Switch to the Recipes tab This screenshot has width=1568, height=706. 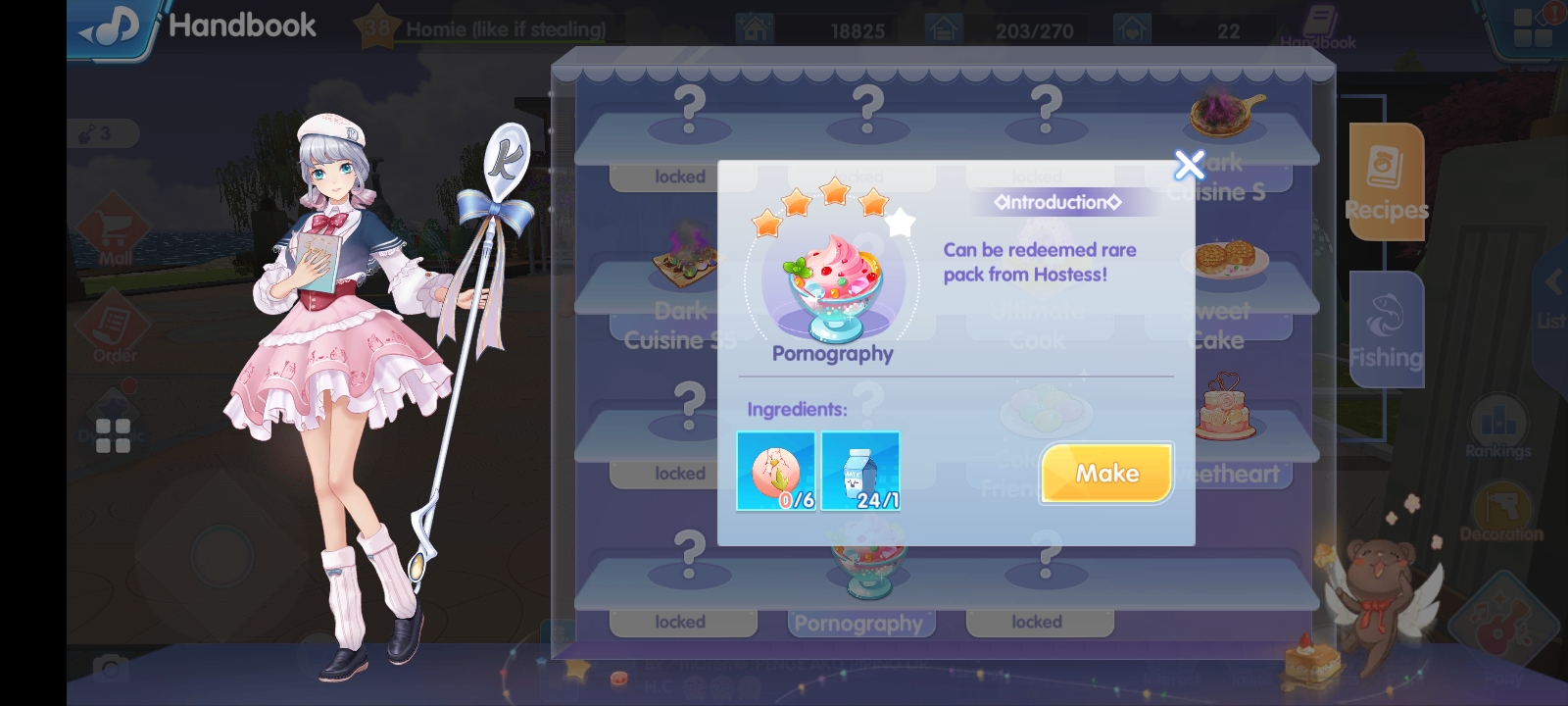coord(1387,183)
